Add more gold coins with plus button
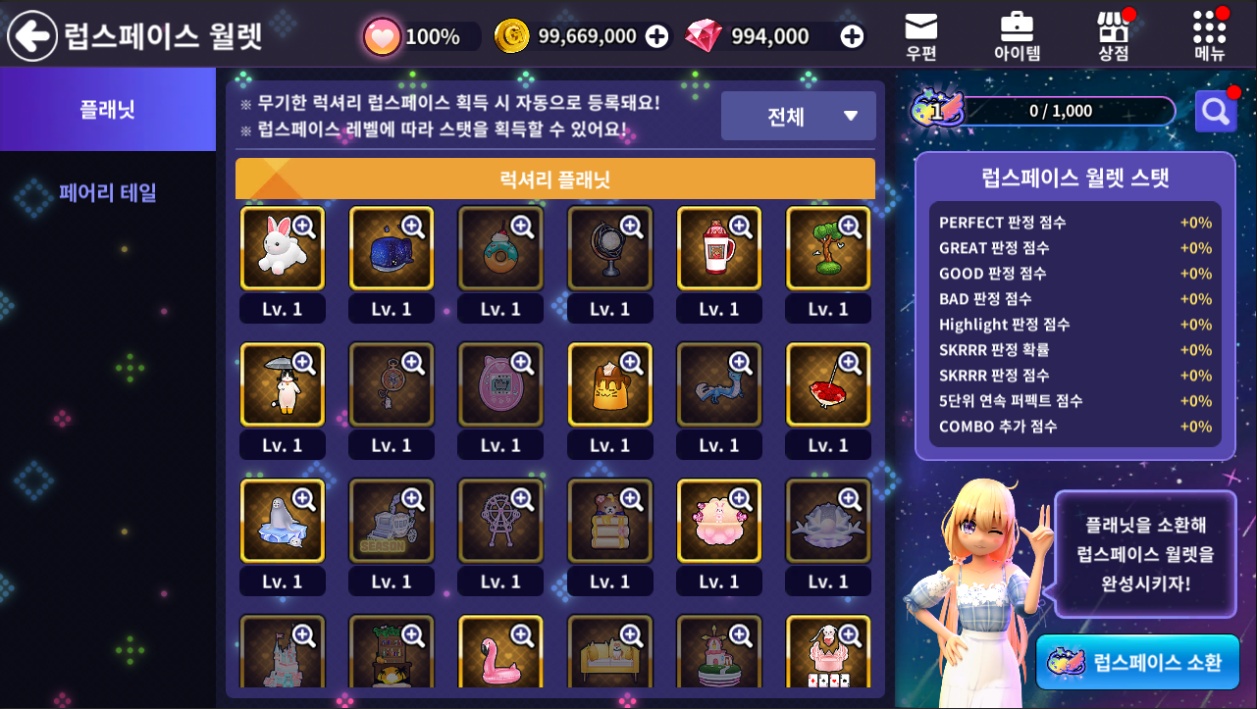The height and width of the screenshot is (709, 1257). tap(657, 36)
